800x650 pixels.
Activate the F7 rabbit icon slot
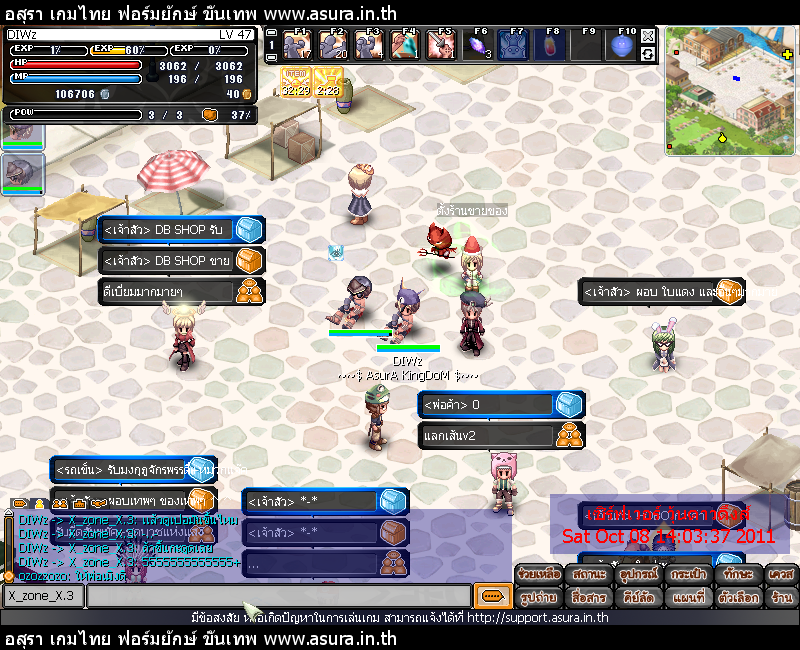513,45
